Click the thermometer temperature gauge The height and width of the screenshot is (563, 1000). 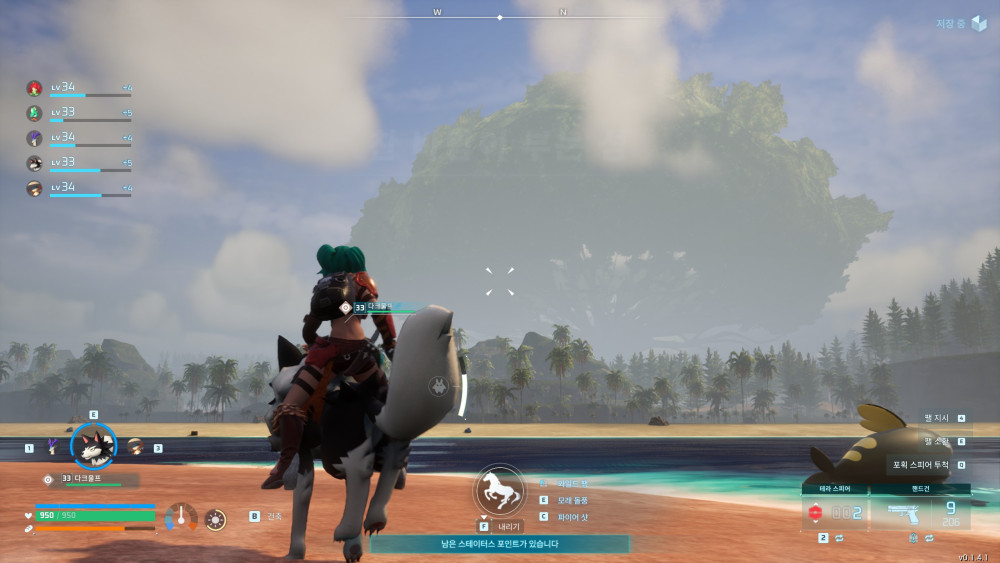tap(181, 517)
